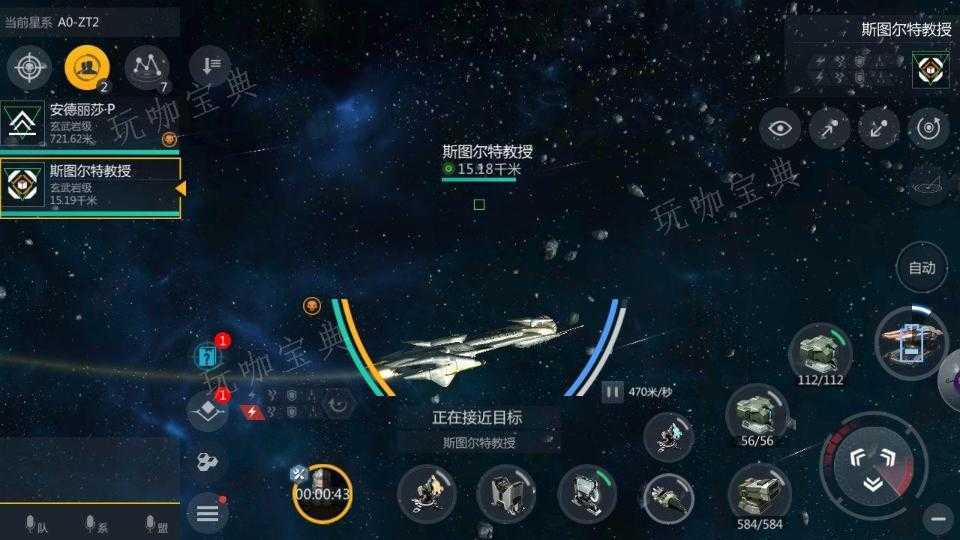The image size is (960, 540).
Task: Tap the overview sort arrow button
Action: [210, 66]
